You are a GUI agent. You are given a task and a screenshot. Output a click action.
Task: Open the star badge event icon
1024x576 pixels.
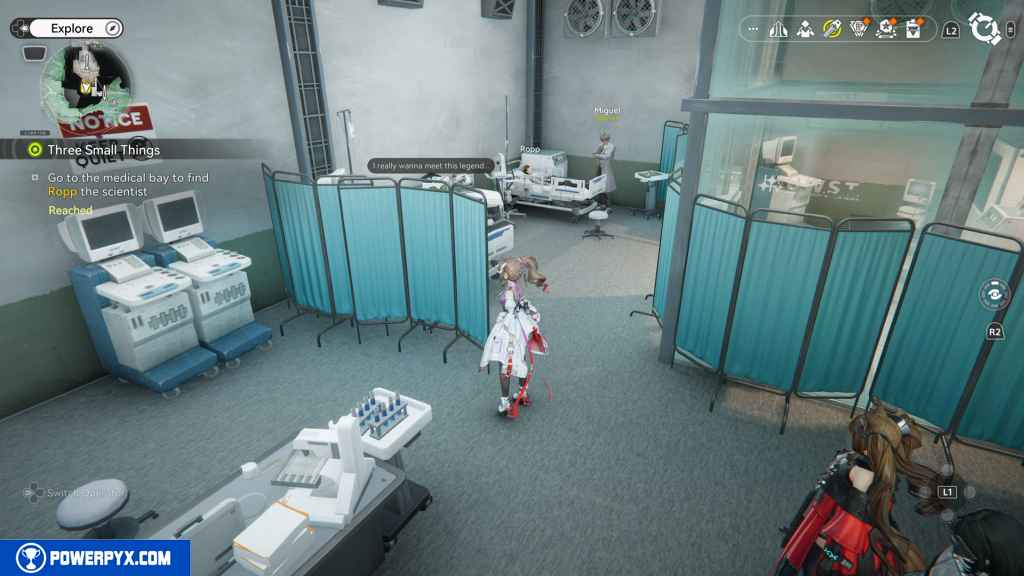pyautogui.click(x=885, y=29)
